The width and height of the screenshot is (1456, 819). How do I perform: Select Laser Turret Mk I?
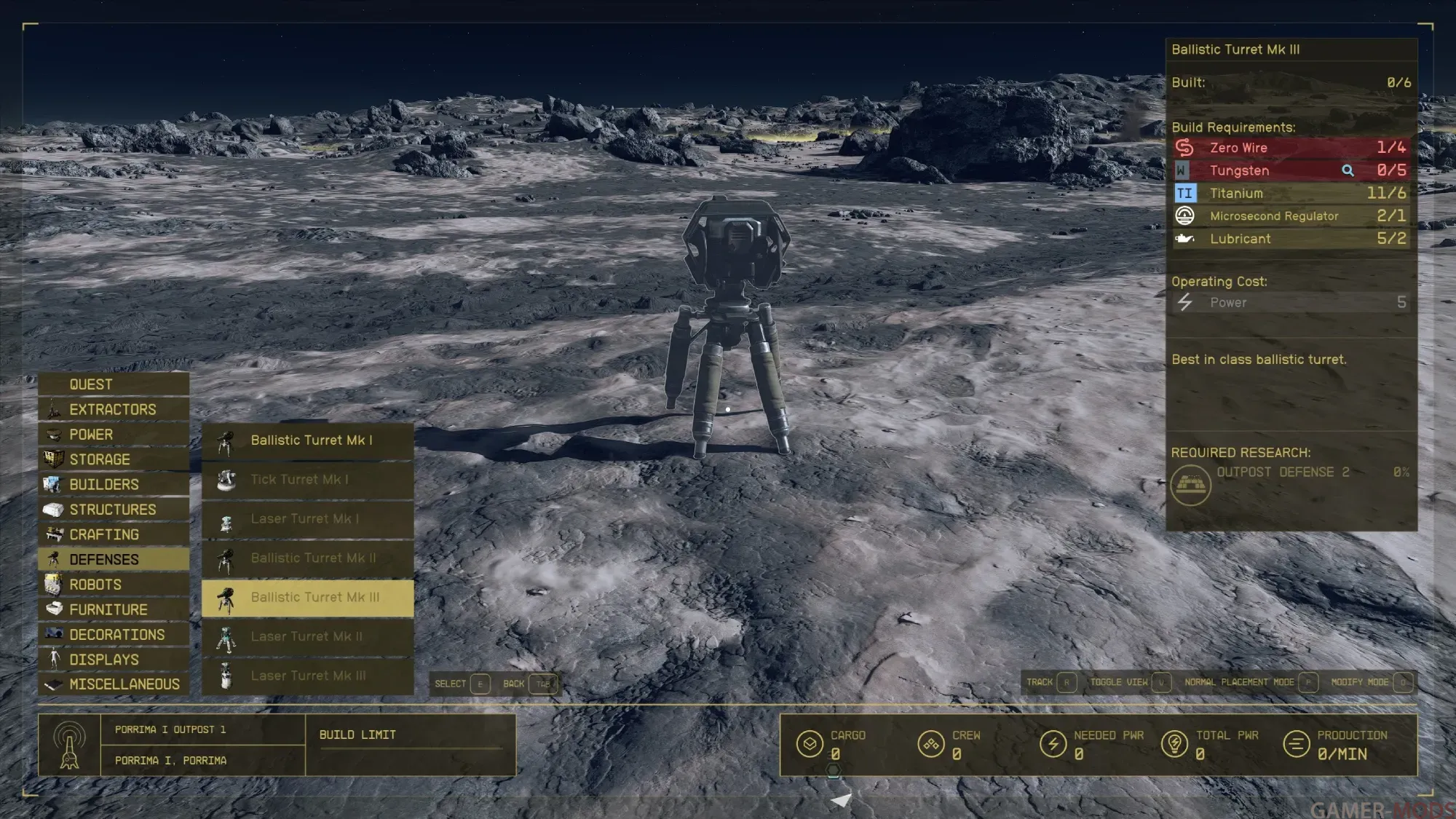308,519
